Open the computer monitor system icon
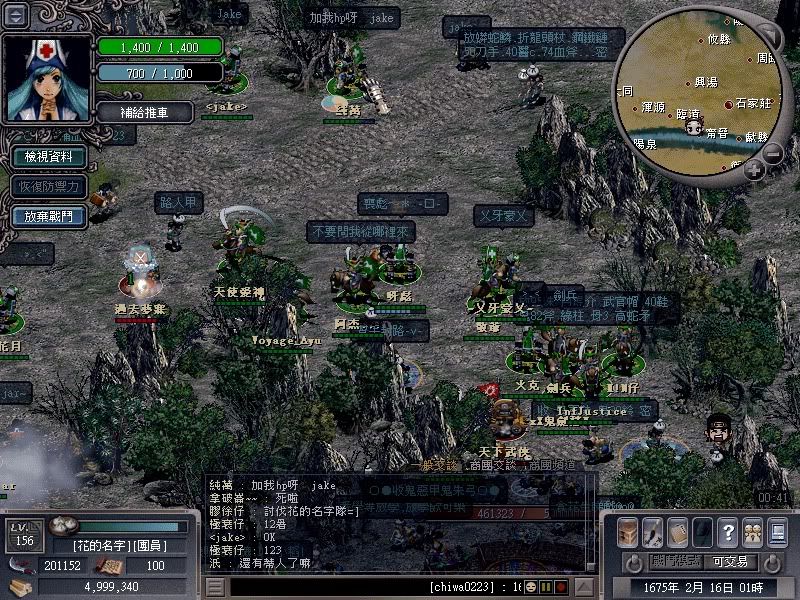This screenshot has height=600, width=800. [x=776, y=532]
